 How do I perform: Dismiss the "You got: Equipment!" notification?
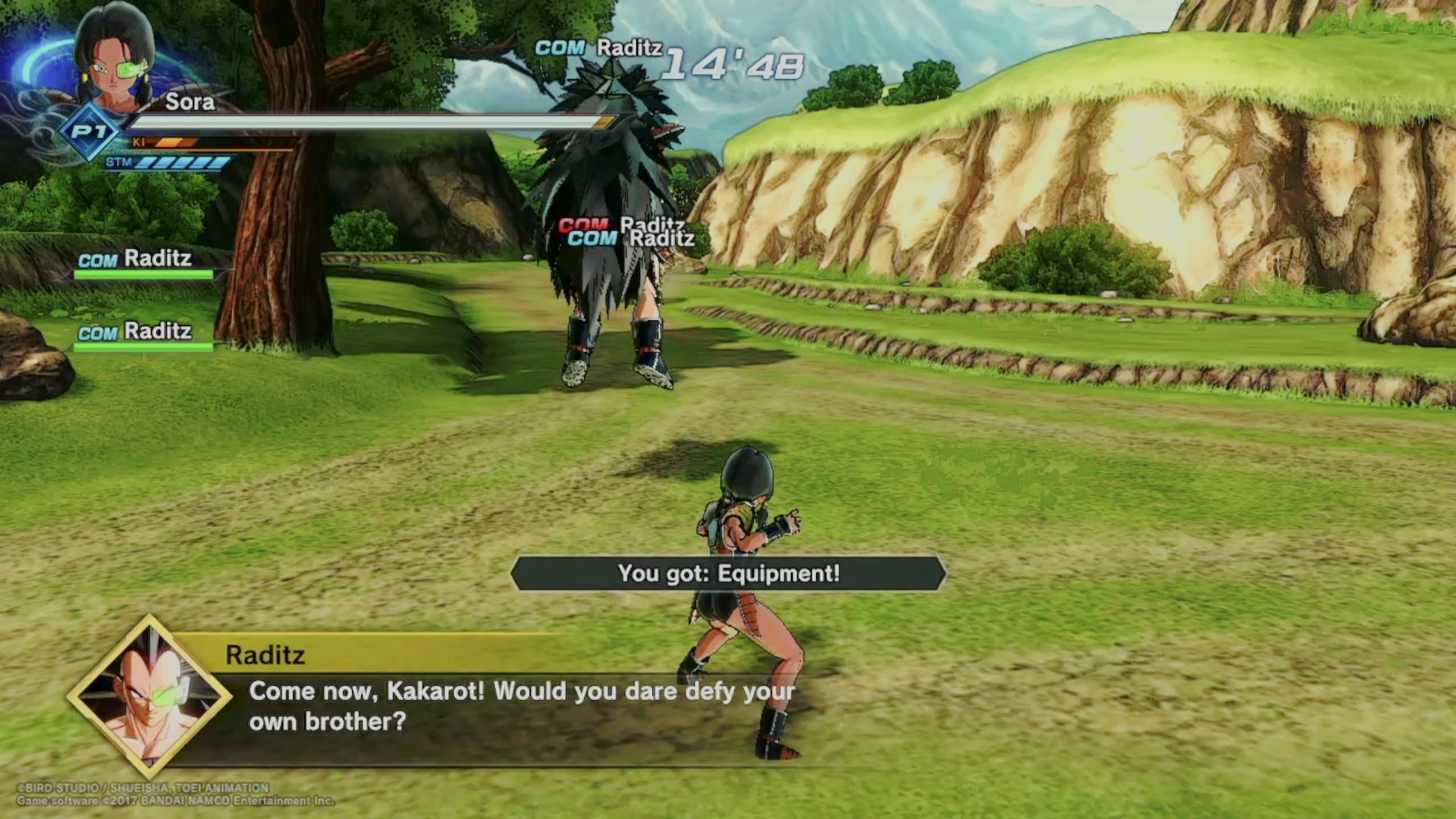[728, 573]
